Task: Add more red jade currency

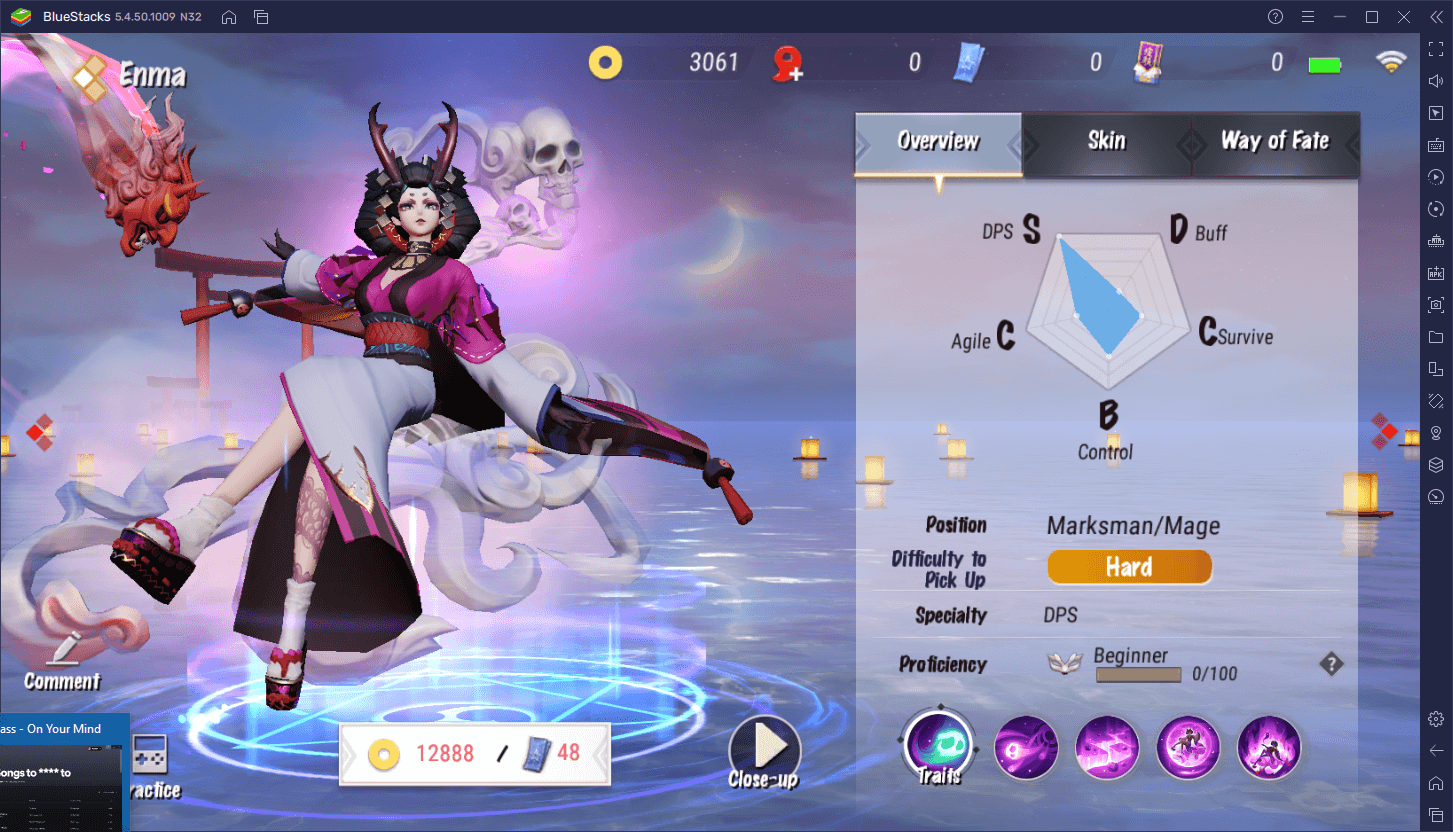Action: pyautogui.click(x=788, y=64)
